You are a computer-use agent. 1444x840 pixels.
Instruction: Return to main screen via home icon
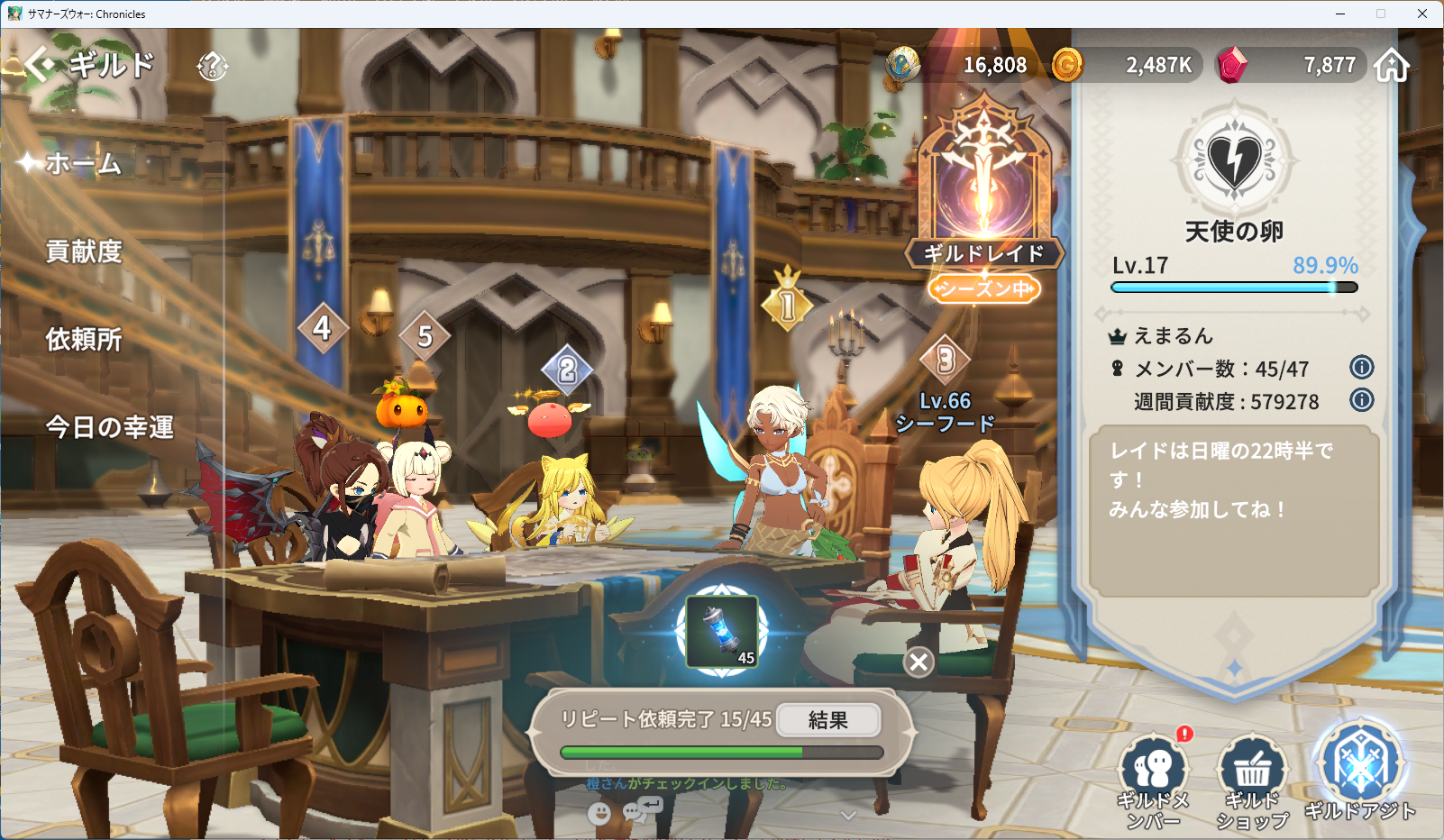tap(1392, 65)
